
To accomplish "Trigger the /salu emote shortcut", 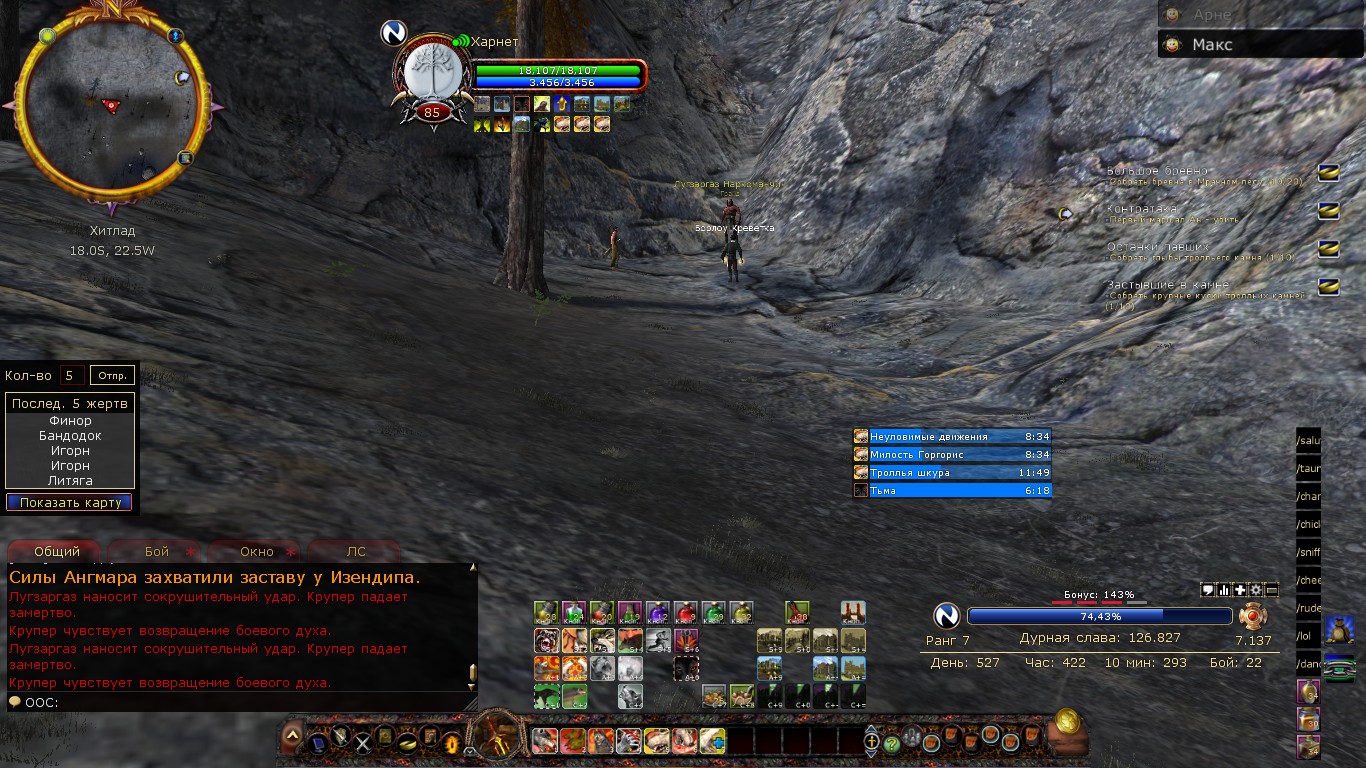I will coord(1309,441).
